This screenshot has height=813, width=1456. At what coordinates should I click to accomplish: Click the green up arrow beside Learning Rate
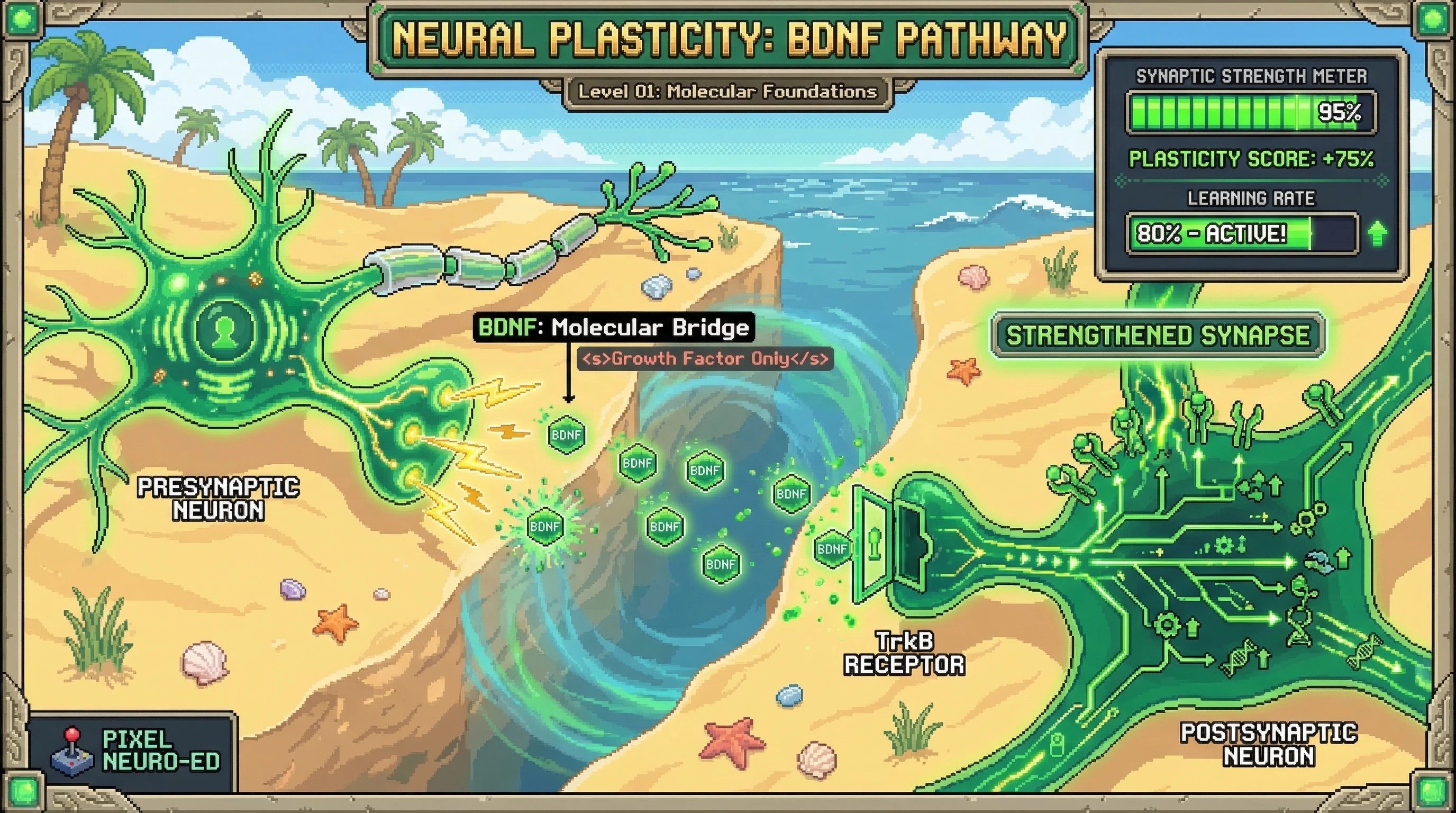pyautogui.click(x=1379, y=233)
